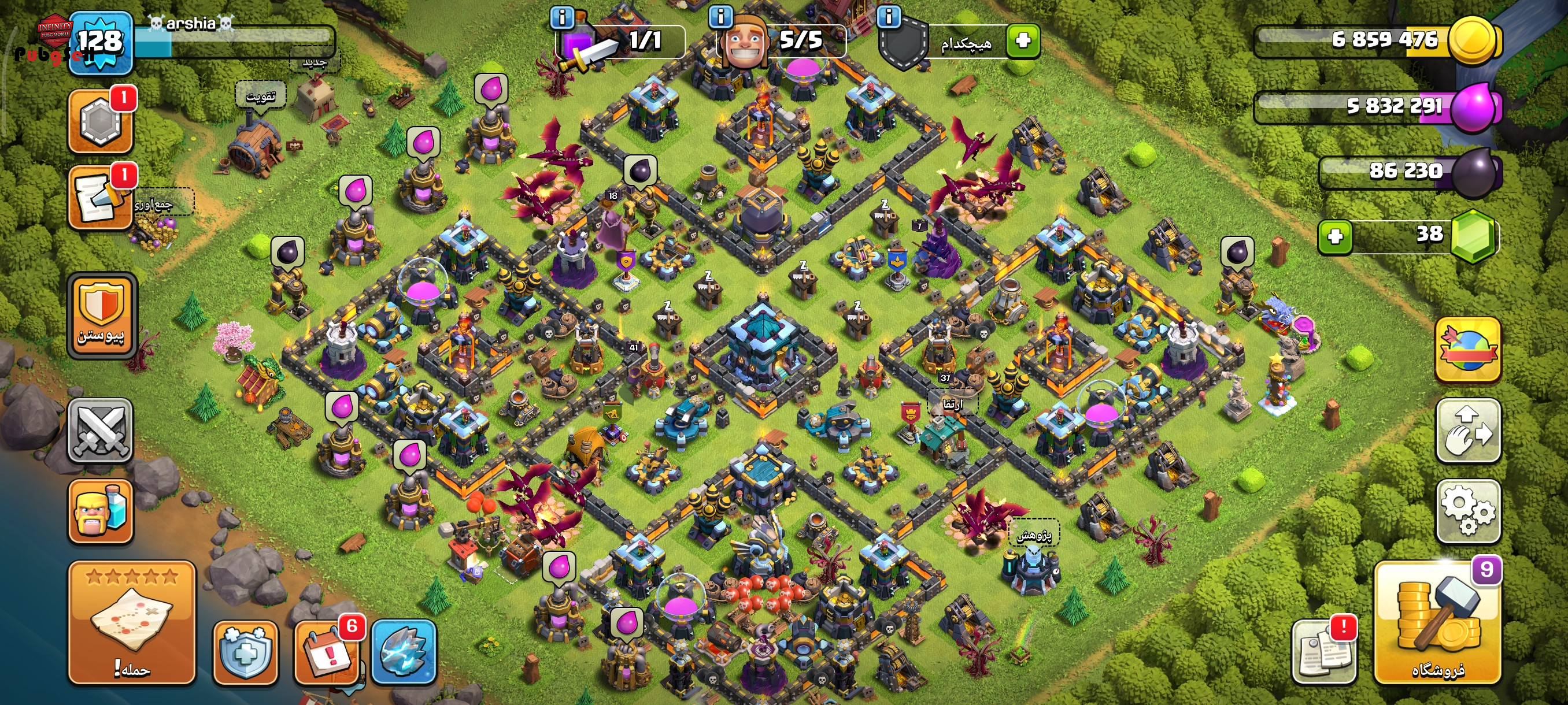Open the scroll and sword attack log
This screenshot has width=1568, height=705.
101,196
